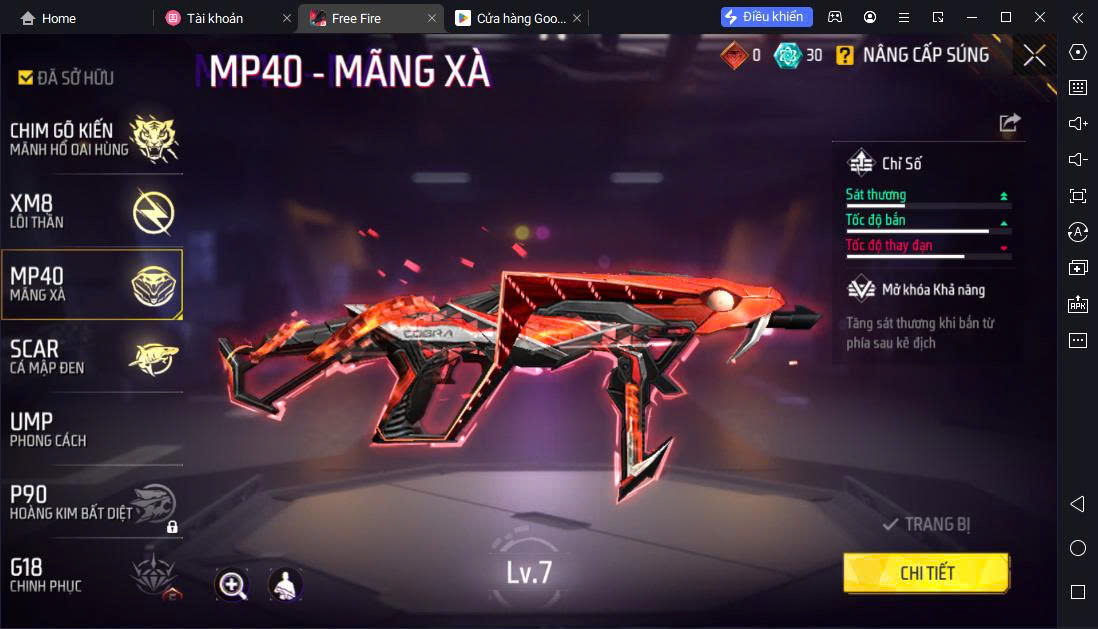This screenshot has height=629, width=1098.
Task: Tap the red diamond currency icon
Action: coord(734,55)
